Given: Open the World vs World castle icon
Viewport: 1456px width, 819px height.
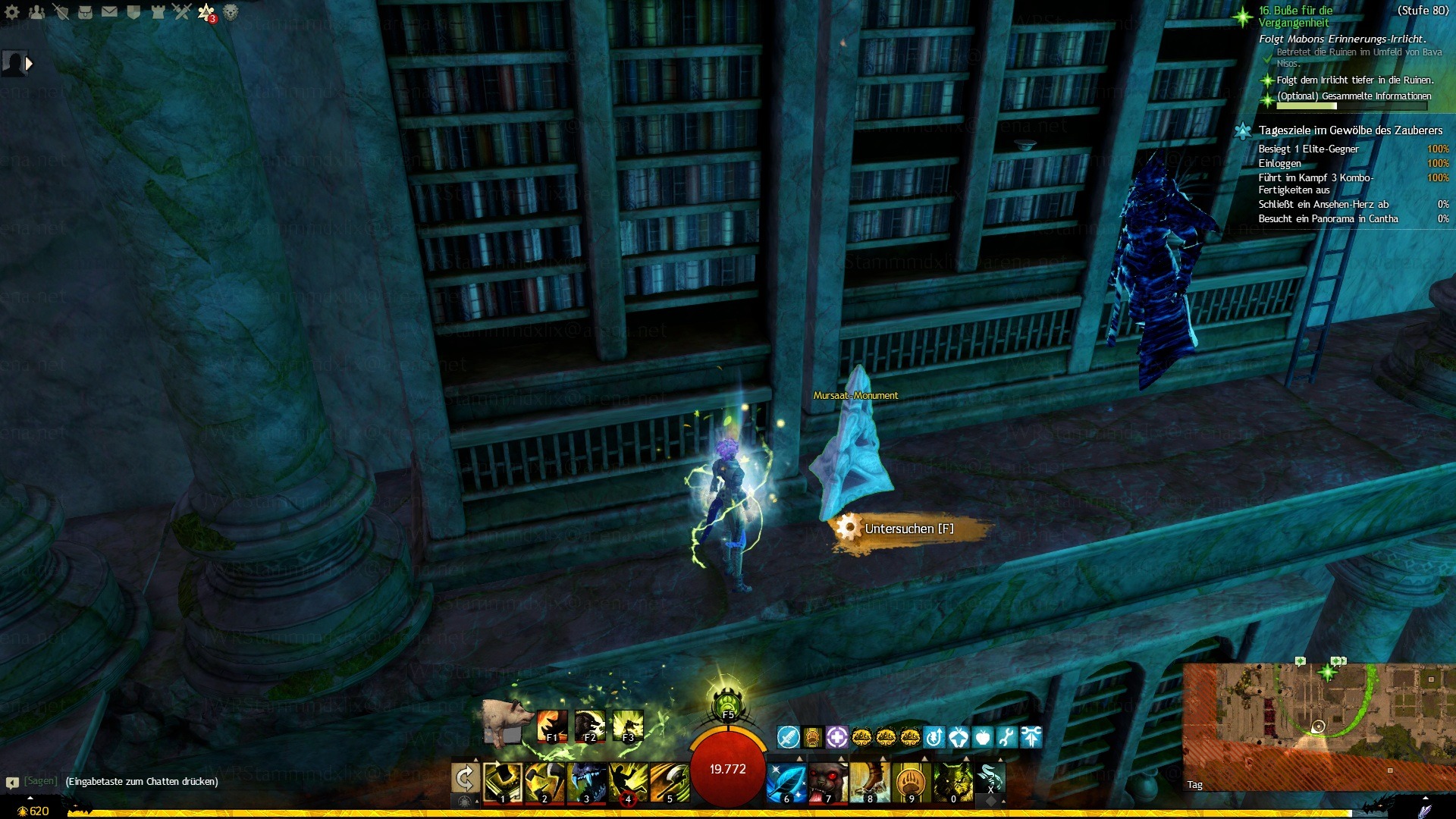Looking at the screenshot, I should (x=158, y=11).
